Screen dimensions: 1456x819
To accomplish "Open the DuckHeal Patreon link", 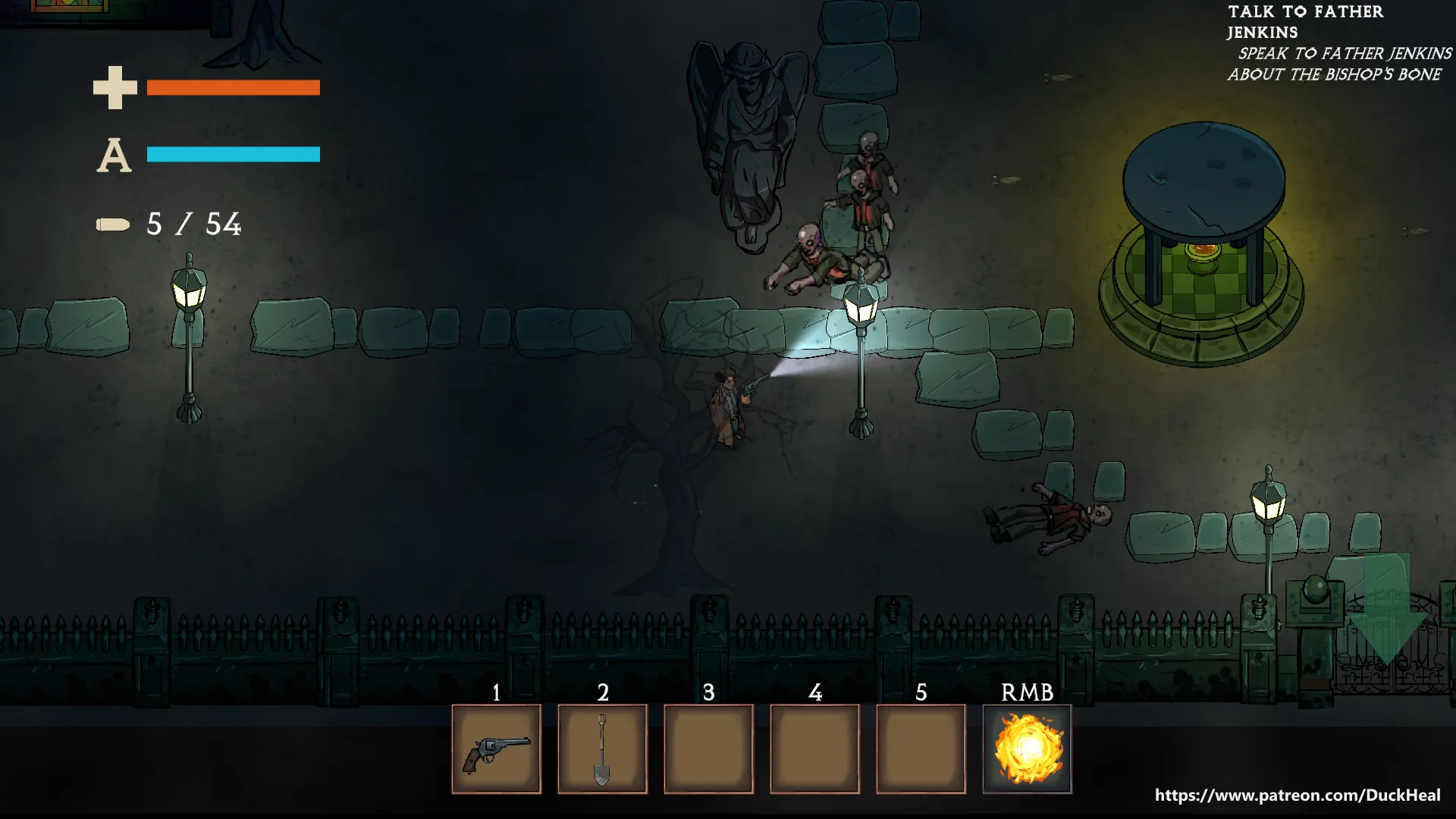I will tap(1297, 795).
